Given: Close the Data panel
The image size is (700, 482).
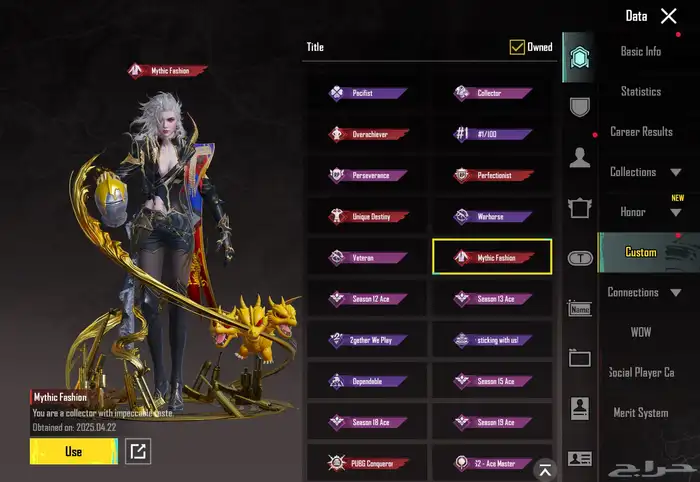Looking at the screenshot, I should pyautogui.click(x=669, y=16).
